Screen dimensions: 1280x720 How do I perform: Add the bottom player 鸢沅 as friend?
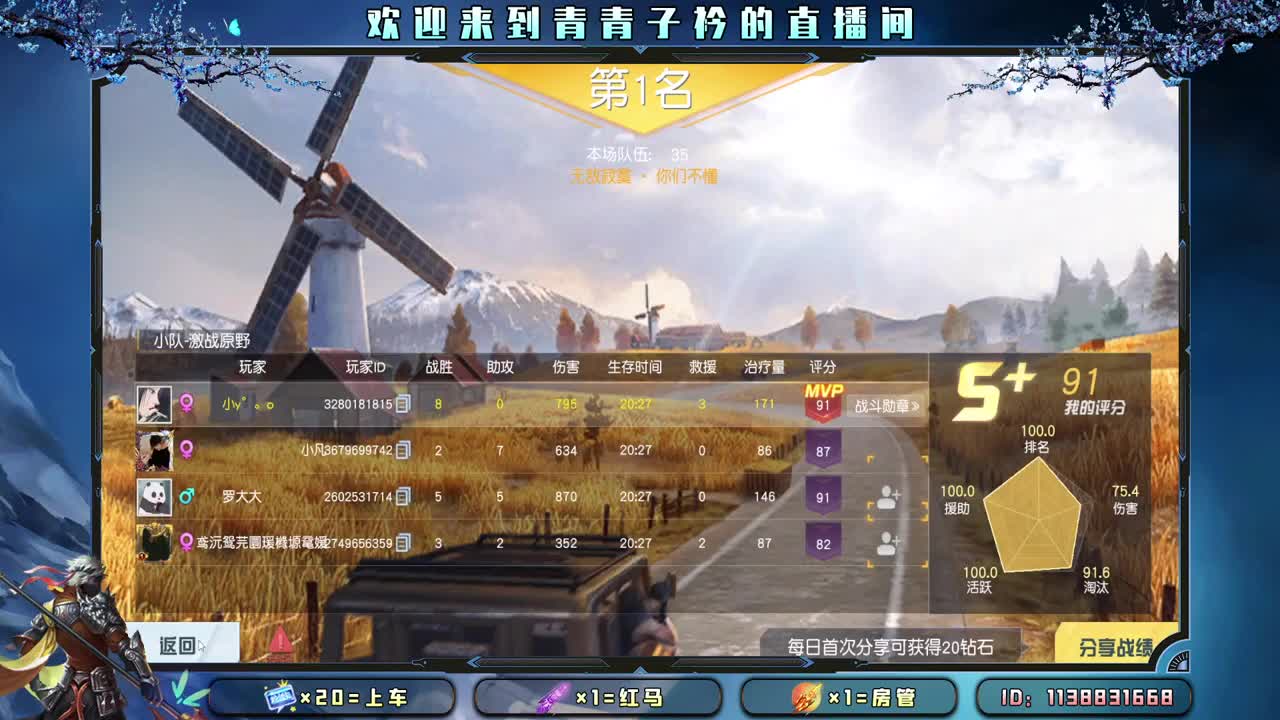tap(888, 544)
